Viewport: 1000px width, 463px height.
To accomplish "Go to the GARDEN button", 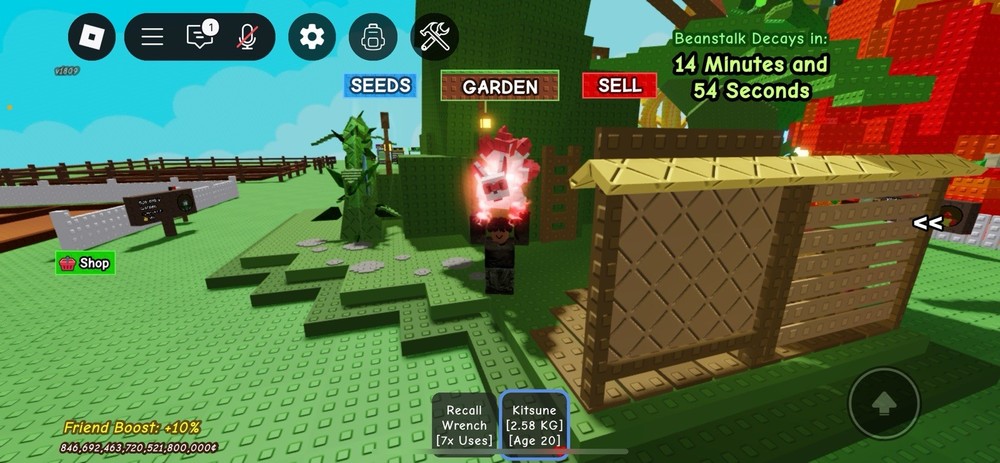I will pos(500,87).
